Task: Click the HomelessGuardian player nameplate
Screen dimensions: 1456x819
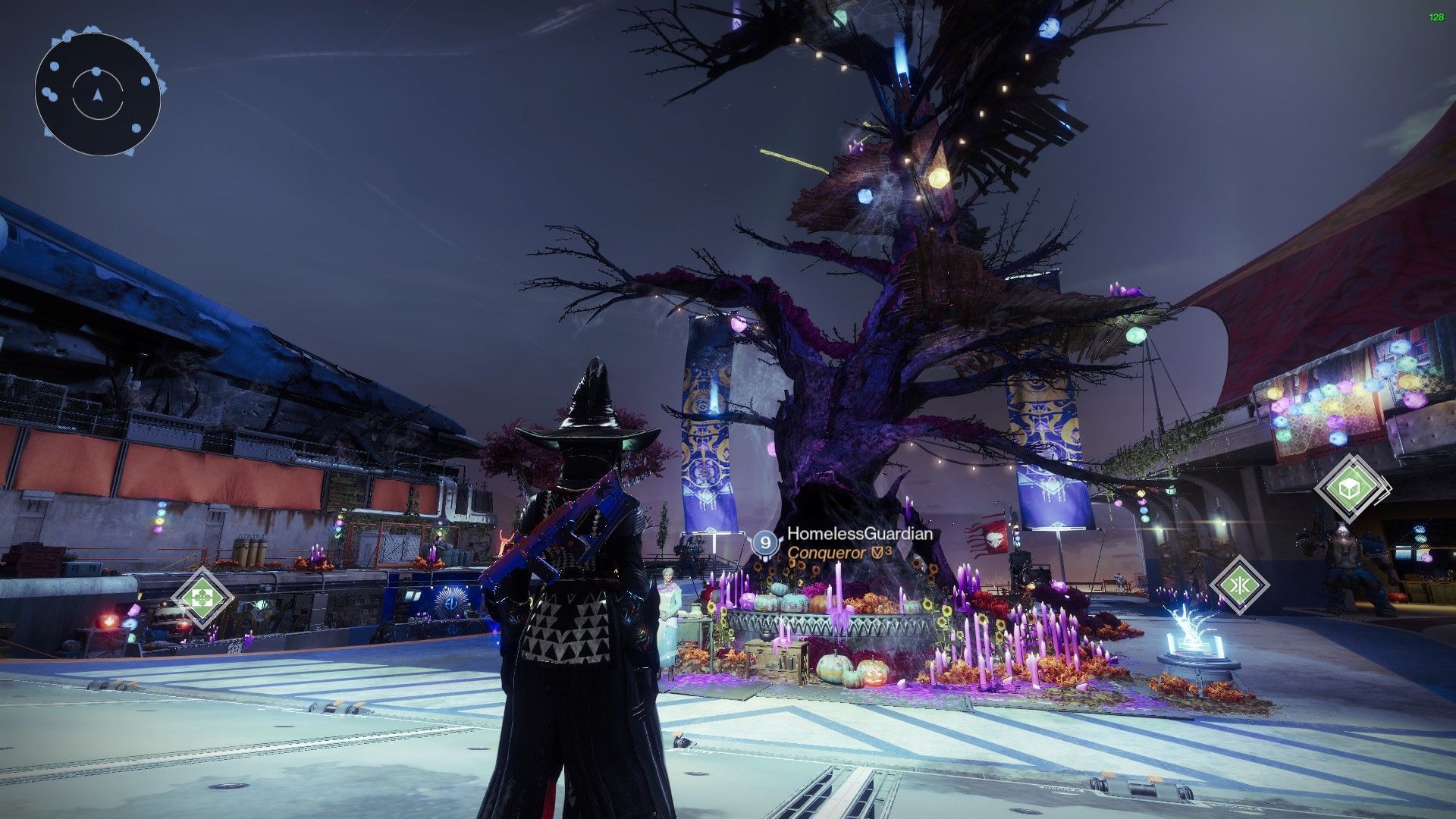Action: coord(858,535)
